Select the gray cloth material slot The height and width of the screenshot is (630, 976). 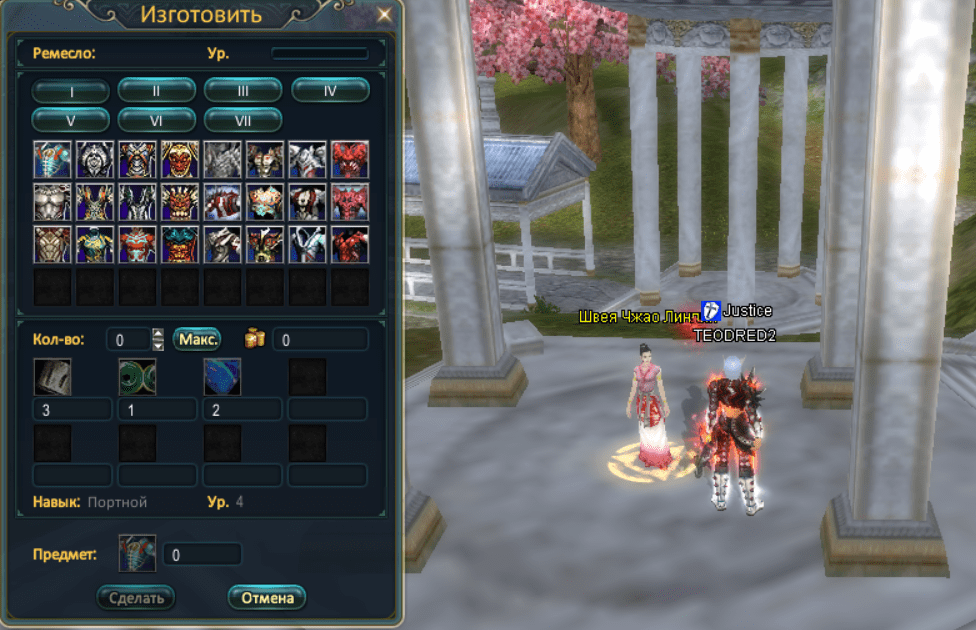pos(52,377)
